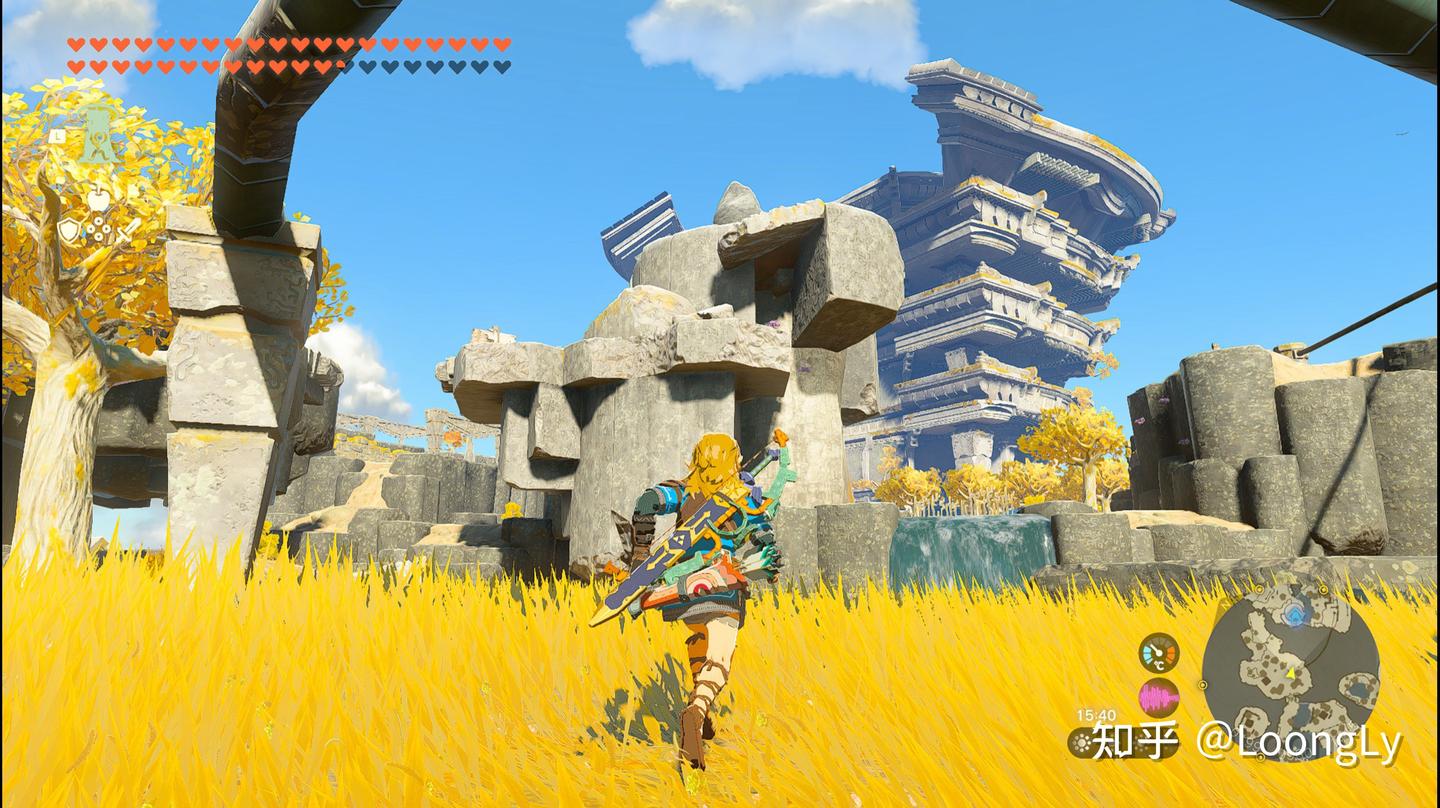Choose the sword quick-select icon
The width and height of the screenshot is (1440, 808).
click(x=129, y=231)
